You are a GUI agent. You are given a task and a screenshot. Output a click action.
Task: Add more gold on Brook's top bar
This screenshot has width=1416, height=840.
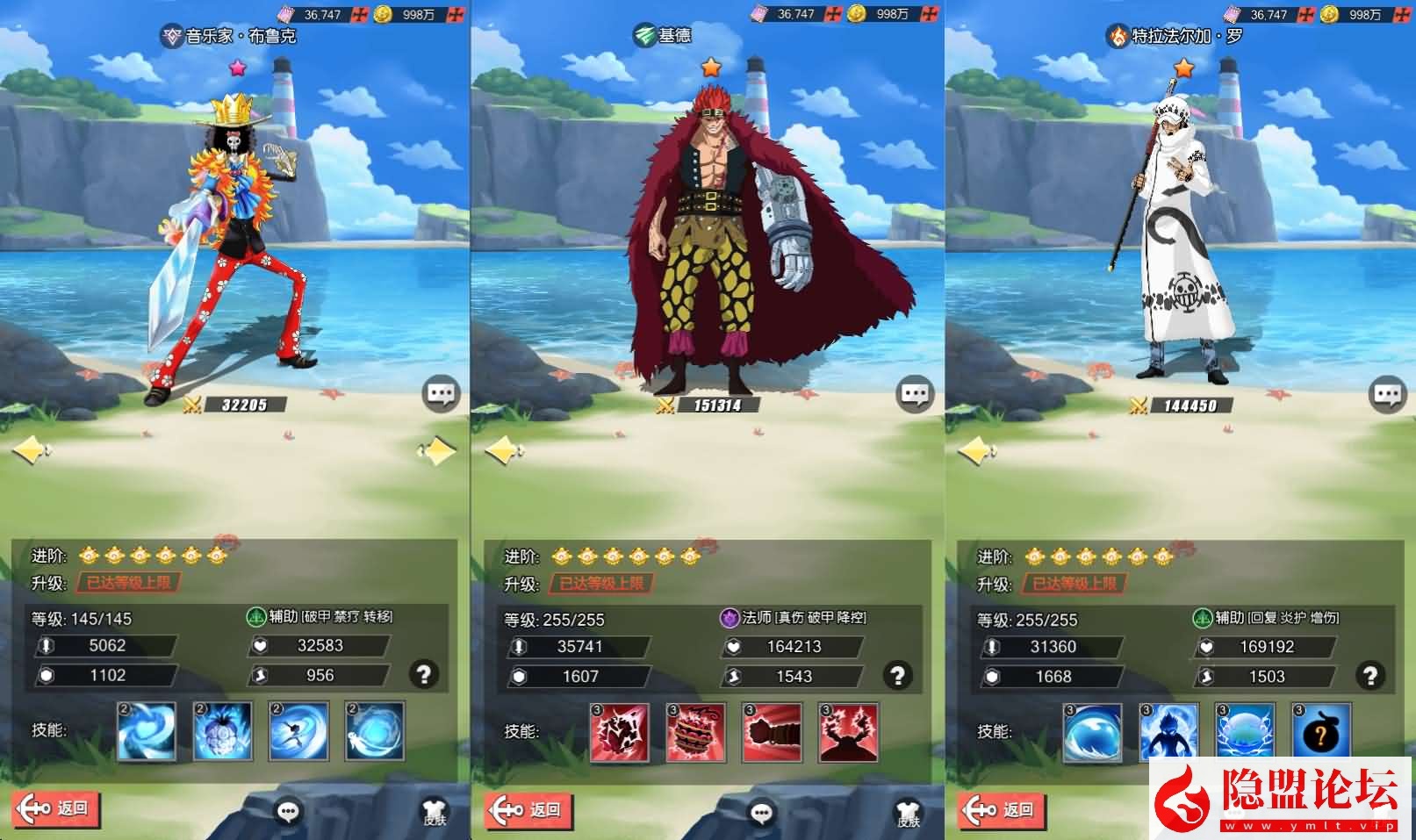point(455,14)
